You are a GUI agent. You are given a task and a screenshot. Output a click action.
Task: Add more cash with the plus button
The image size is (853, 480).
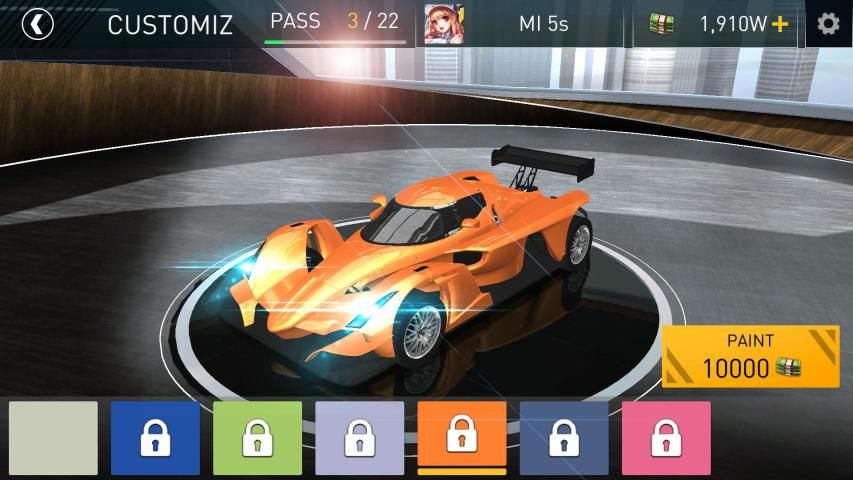[780, 24]
